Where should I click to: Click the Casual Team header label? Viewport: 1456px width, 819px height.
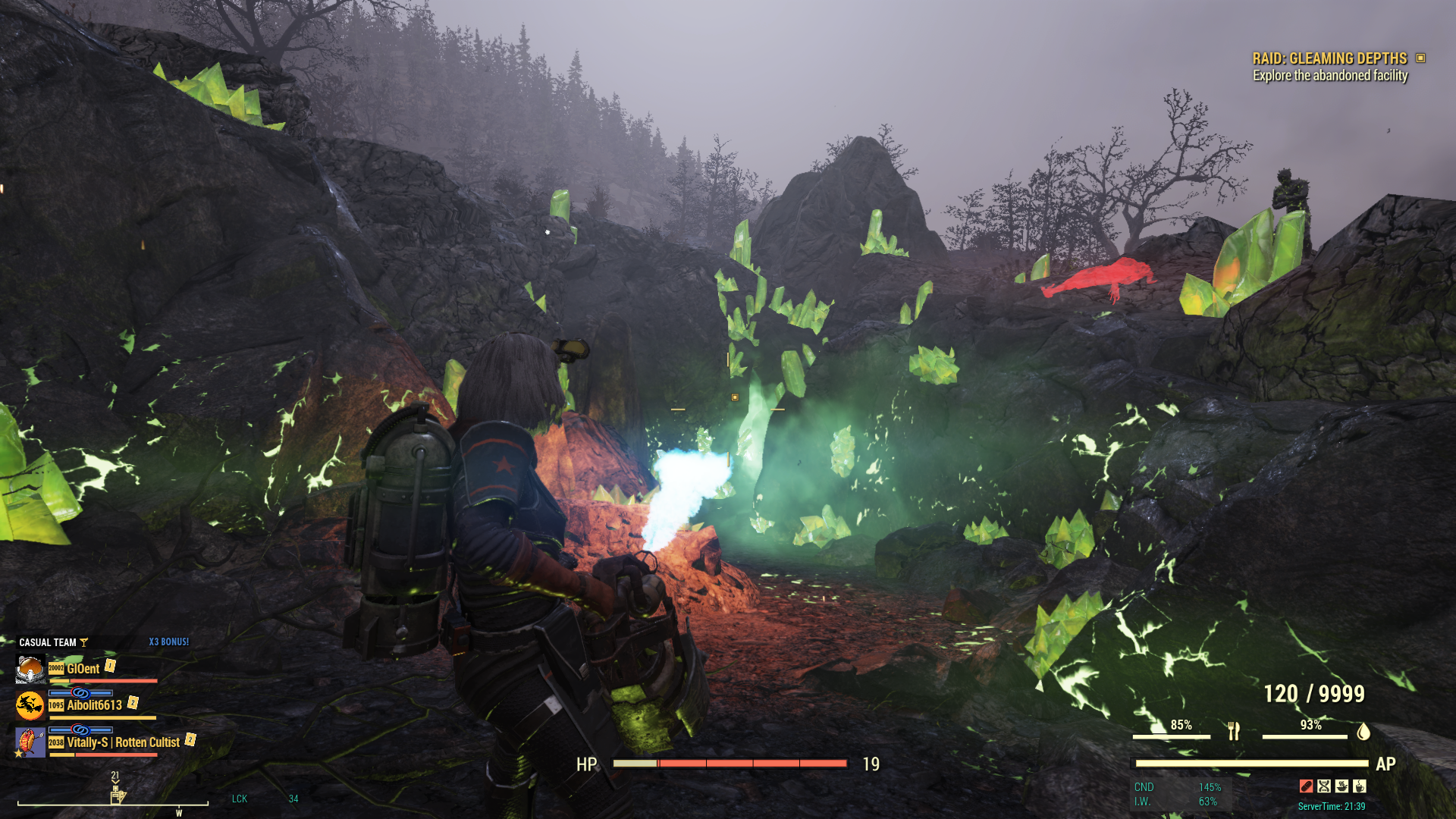pos(47,642)
